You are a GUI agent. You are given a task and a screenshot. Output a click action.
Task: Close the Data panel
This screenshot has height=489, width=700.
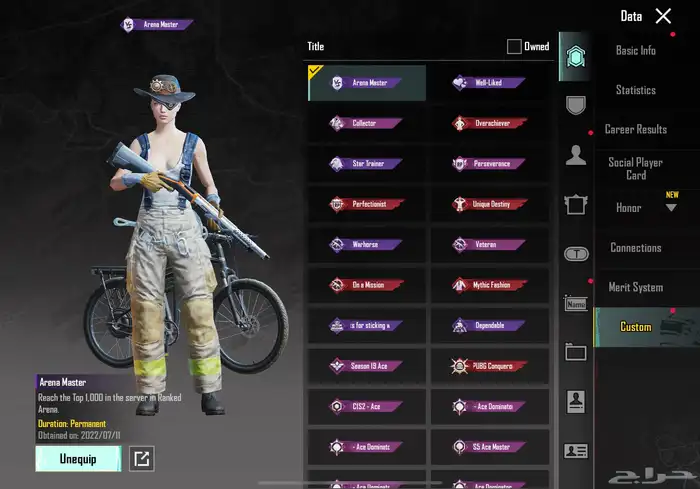[x=663, y=16]
